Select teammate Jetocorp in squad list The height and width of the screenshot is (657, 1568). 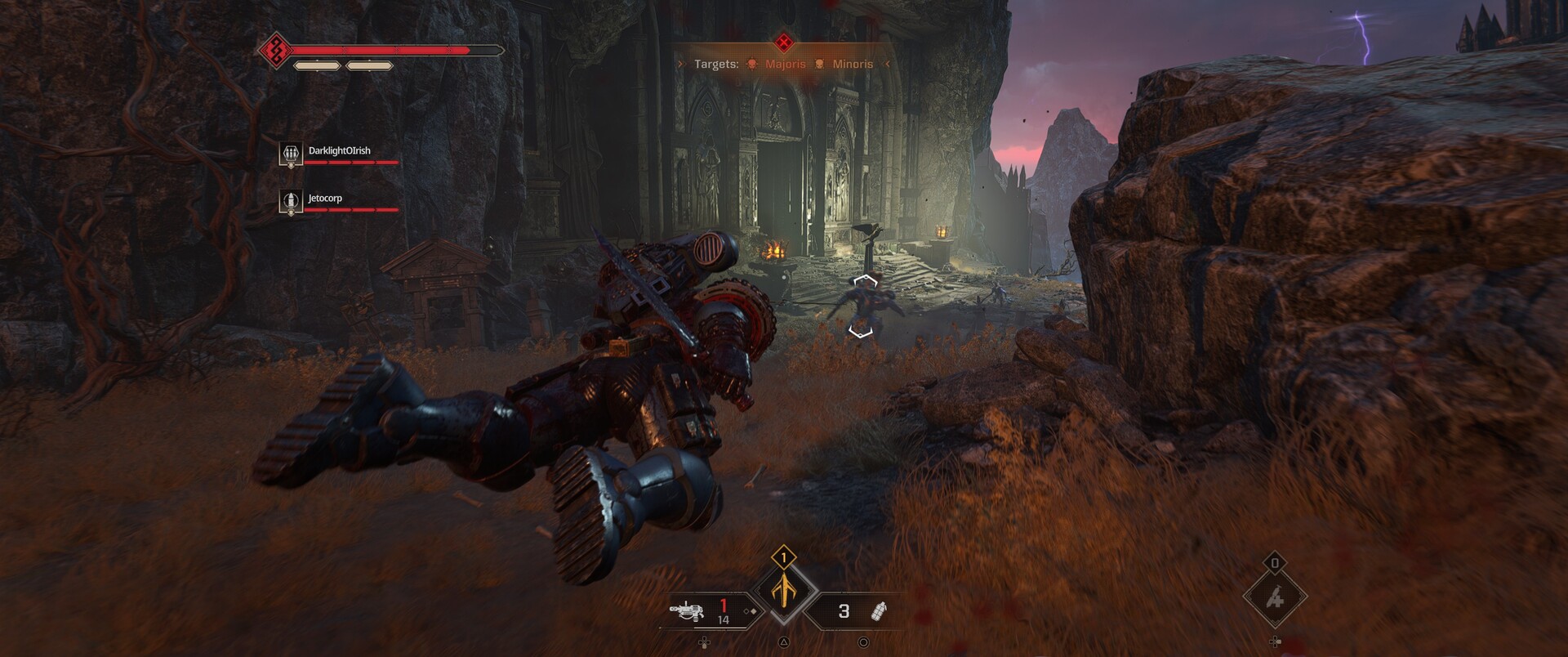[x=324, y=199]
